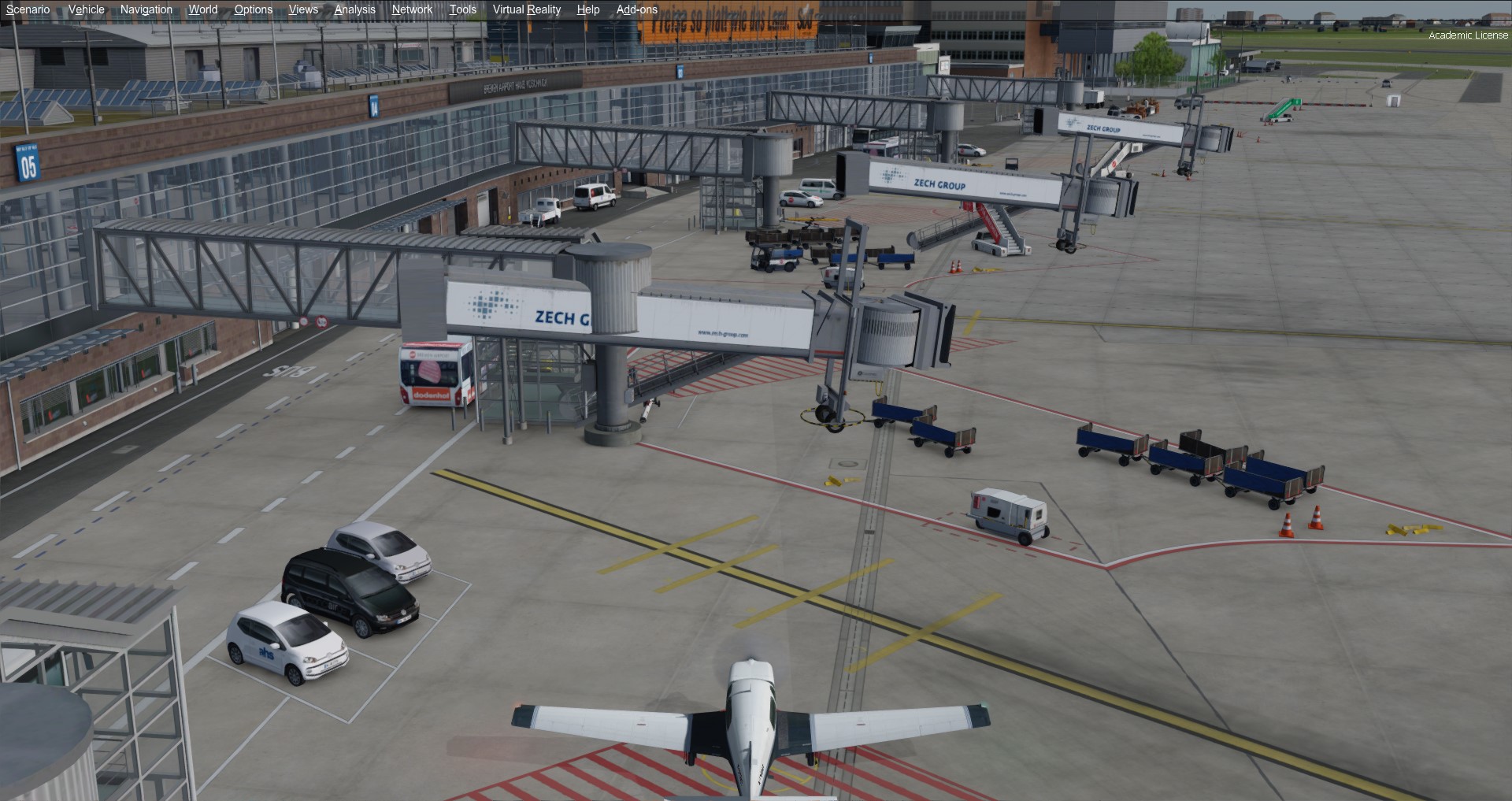Screen dimensions: 1512x801
Task: Show the Help menu
Action: pyautogui.click(x=587, y=9)
